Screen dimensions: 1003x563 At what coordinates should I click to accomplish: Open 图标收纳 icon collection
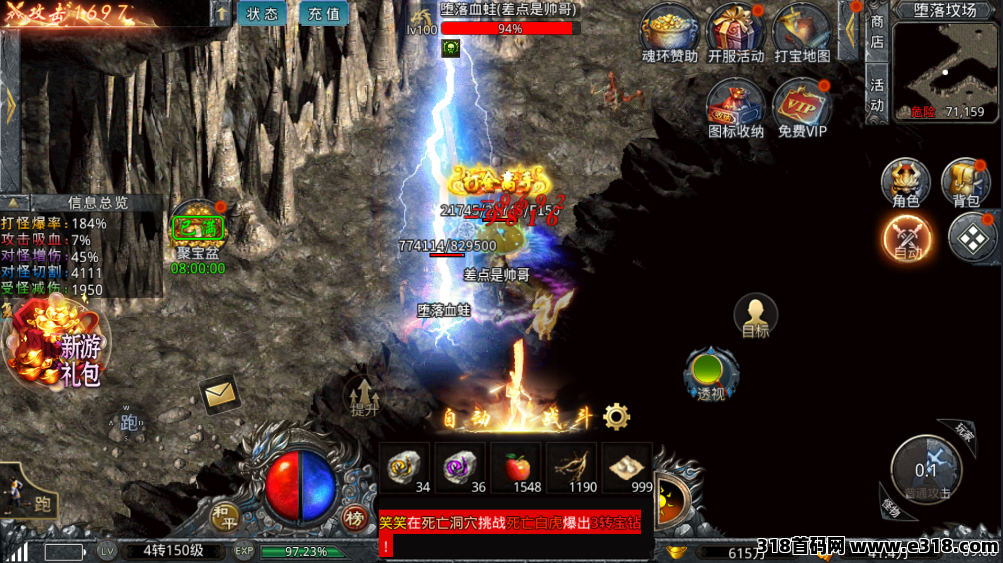[735, 107]
